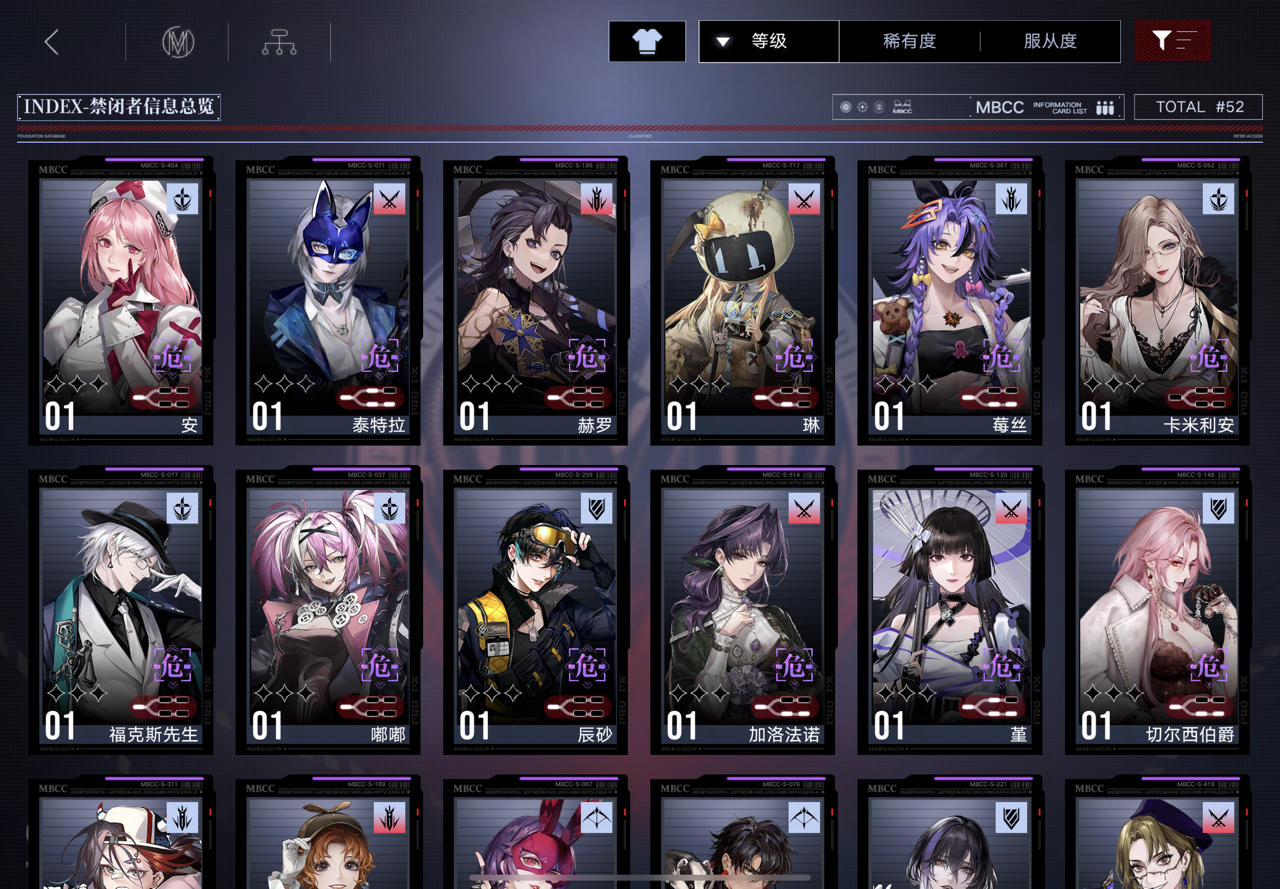
Task: Click the Information Card List triple-pin icon
Action: [1103, 107]
